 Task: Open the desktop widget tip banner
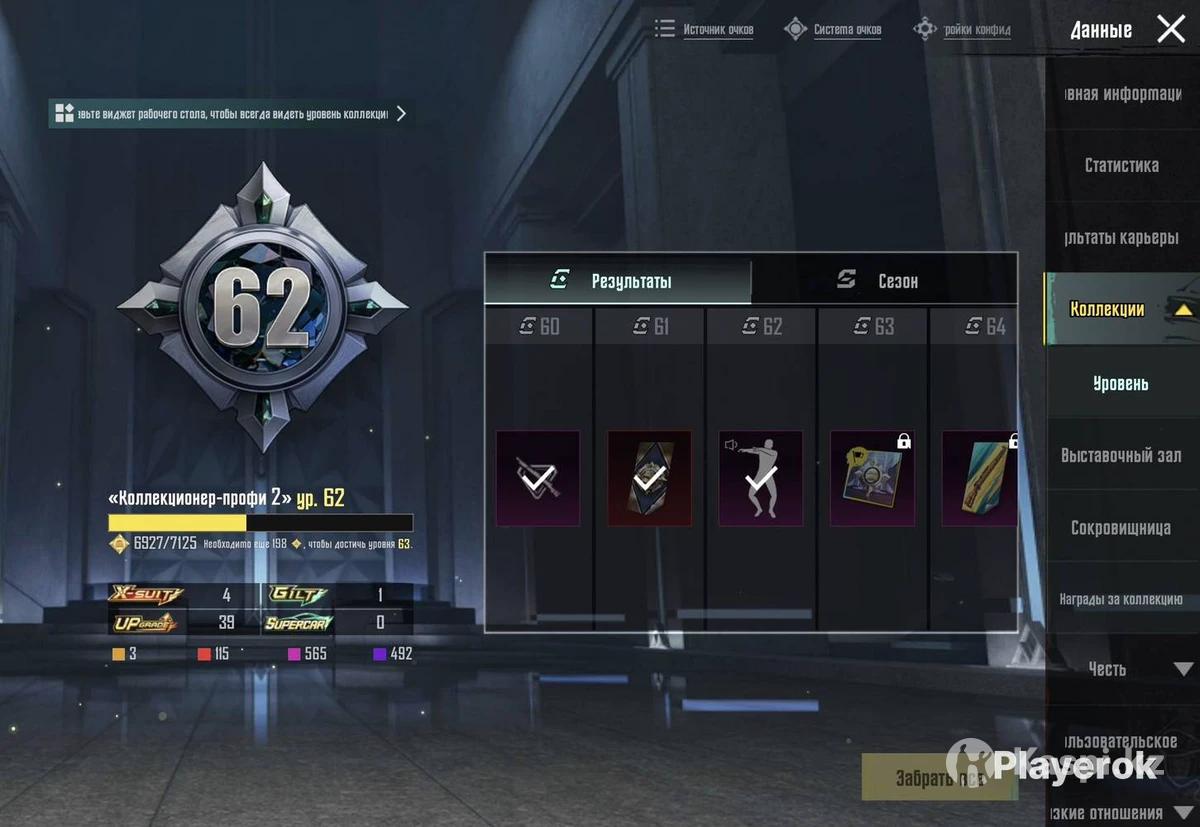[232, 113]
